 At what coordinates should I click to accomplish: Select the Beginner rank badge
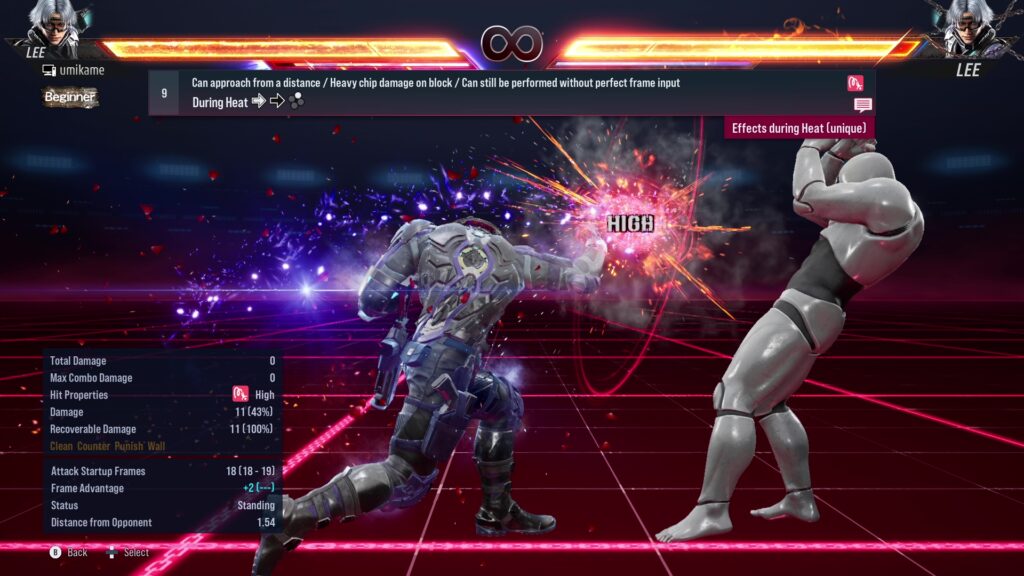(70, 97)
